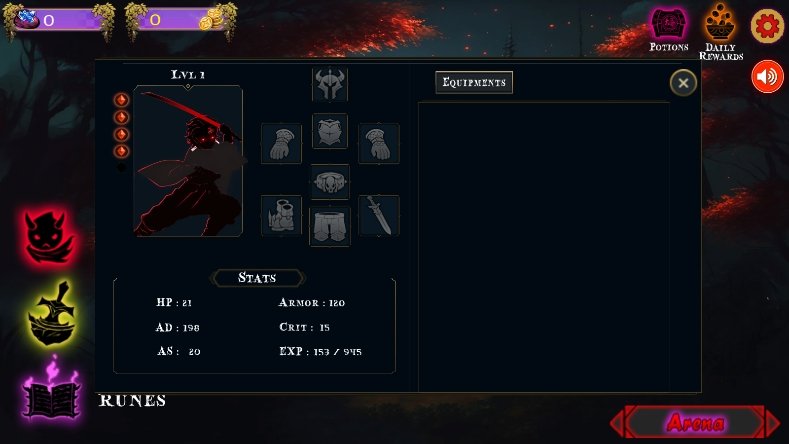This screenshot has height=444, width=789.
Task: Choose the sword weapon slot
Action: point(379,215)
